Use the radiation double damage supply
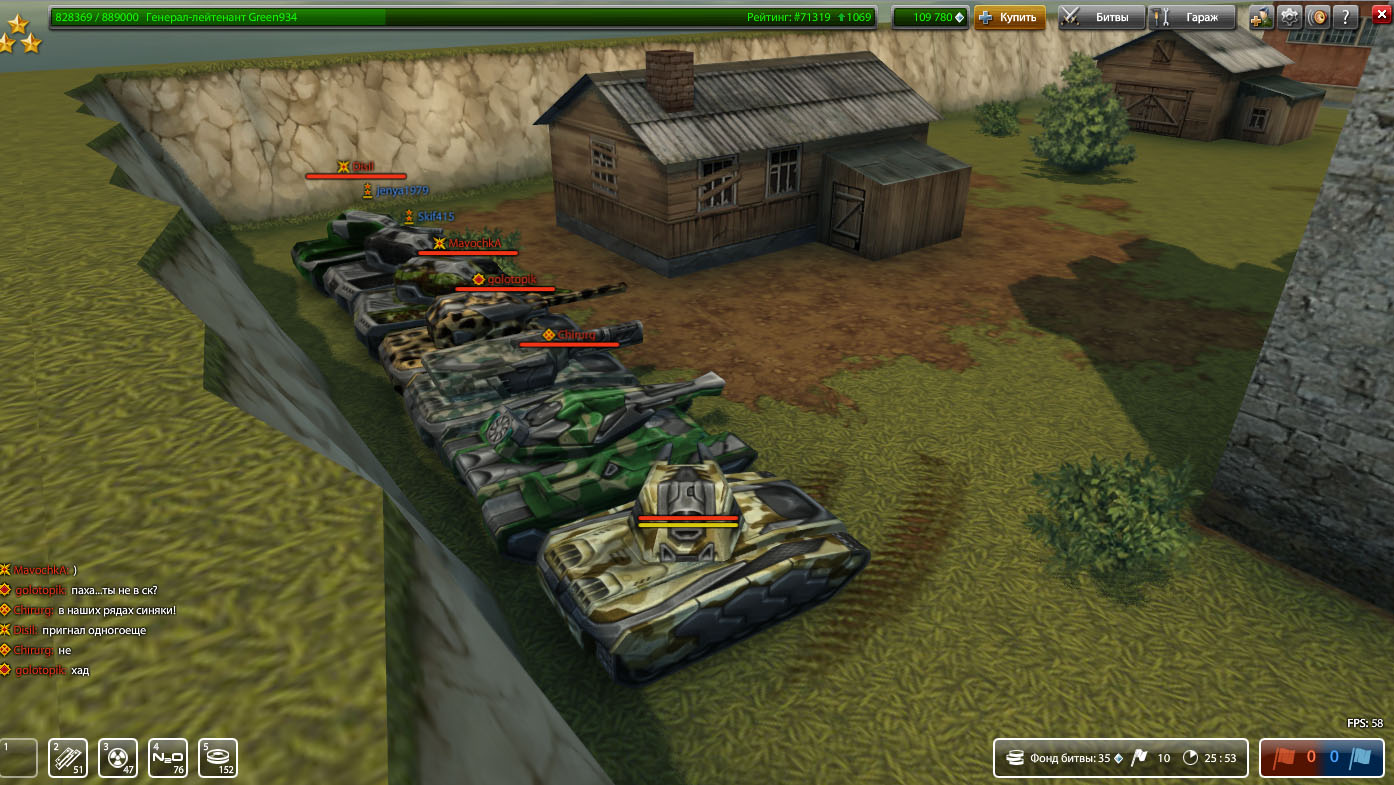 119,758
